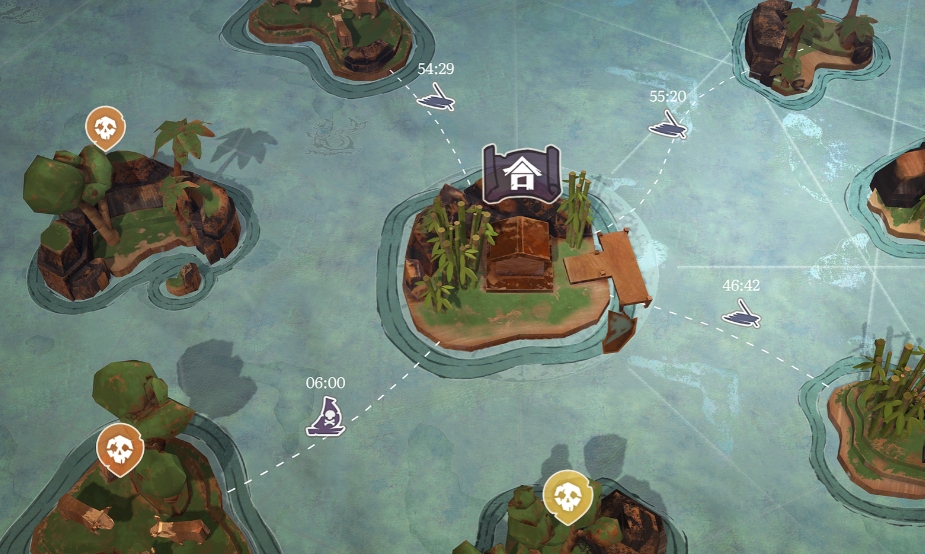Image resolution: width=925 pixels, height=554 pixels.
Task: Open the orange skull marker above the palm tree island
Action: coord(105,128)
